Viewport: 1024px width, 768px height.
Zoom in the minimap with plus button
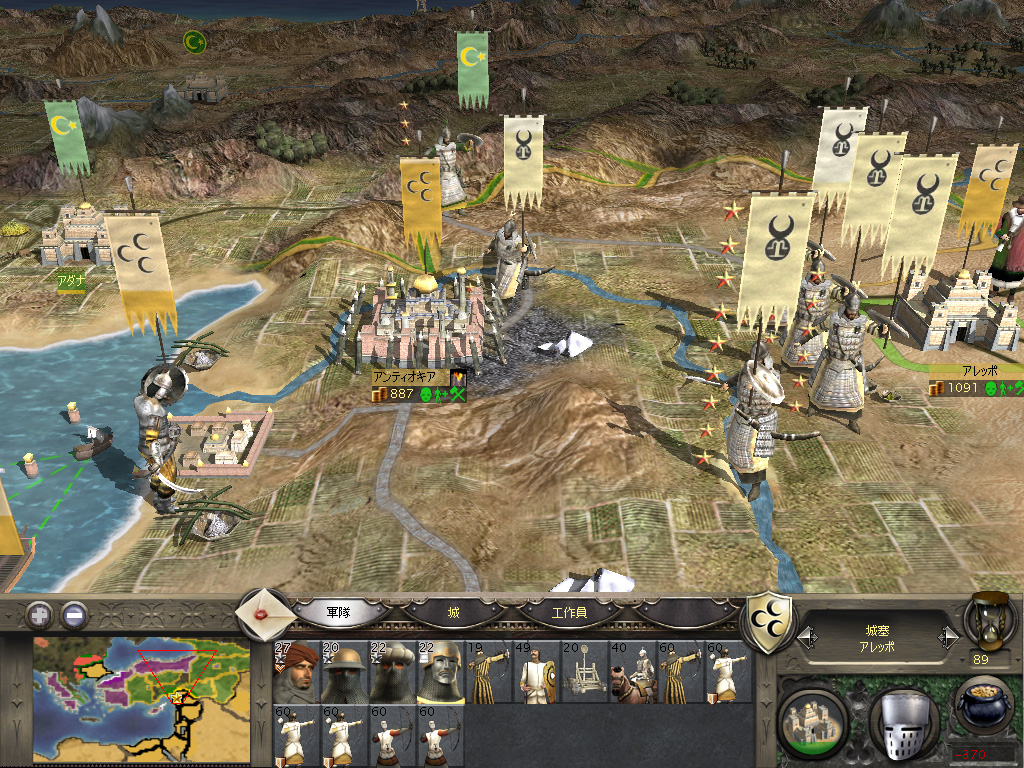click(x=38, y=615)
